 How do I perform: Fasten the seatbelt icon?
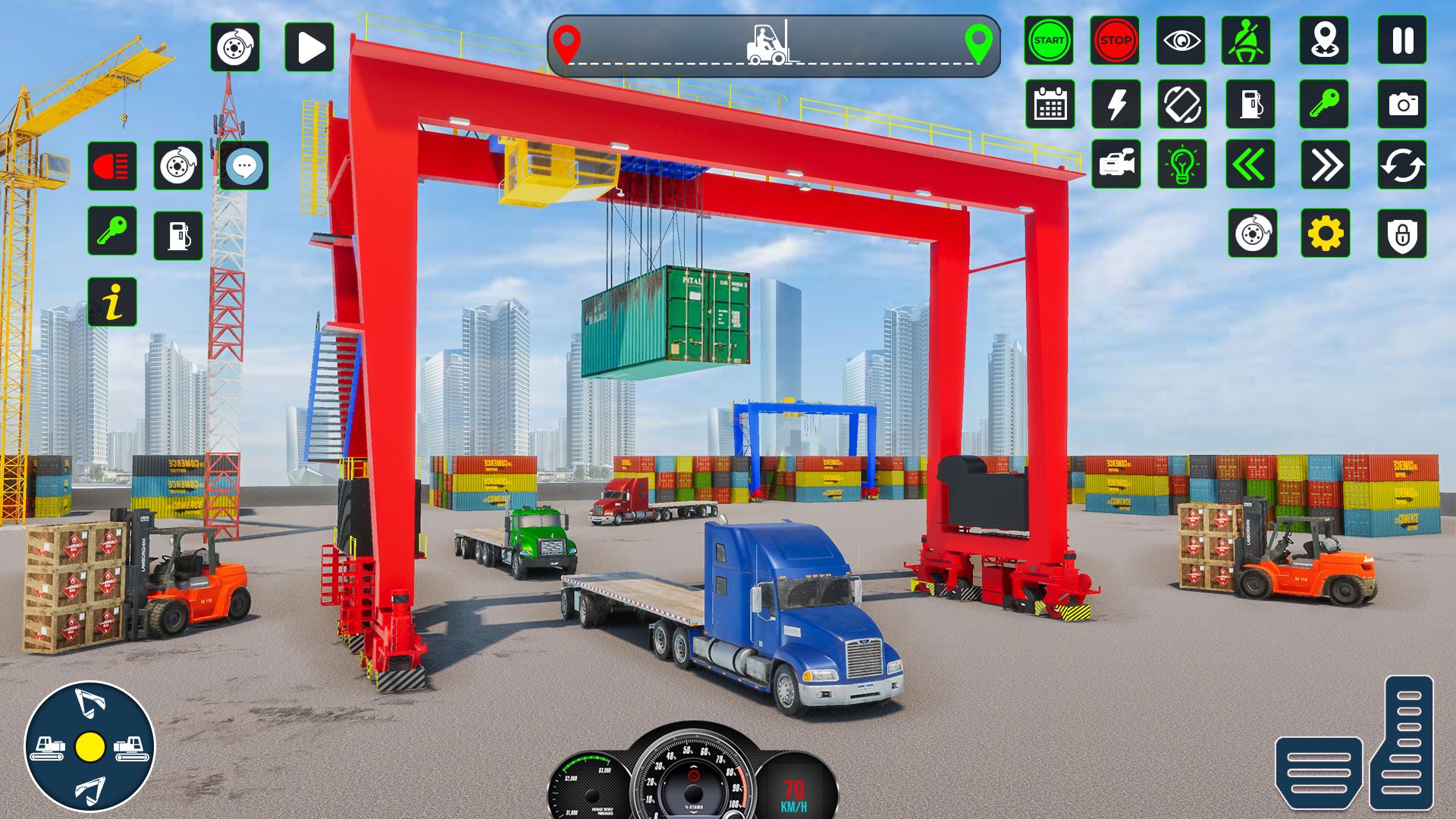point(1246,40)
